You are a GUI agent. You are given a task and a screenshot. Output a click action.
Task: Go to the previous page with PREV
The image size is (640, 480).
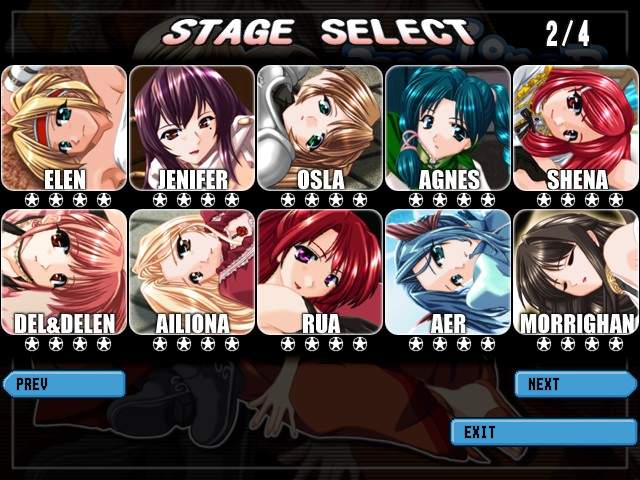point(64,384)
